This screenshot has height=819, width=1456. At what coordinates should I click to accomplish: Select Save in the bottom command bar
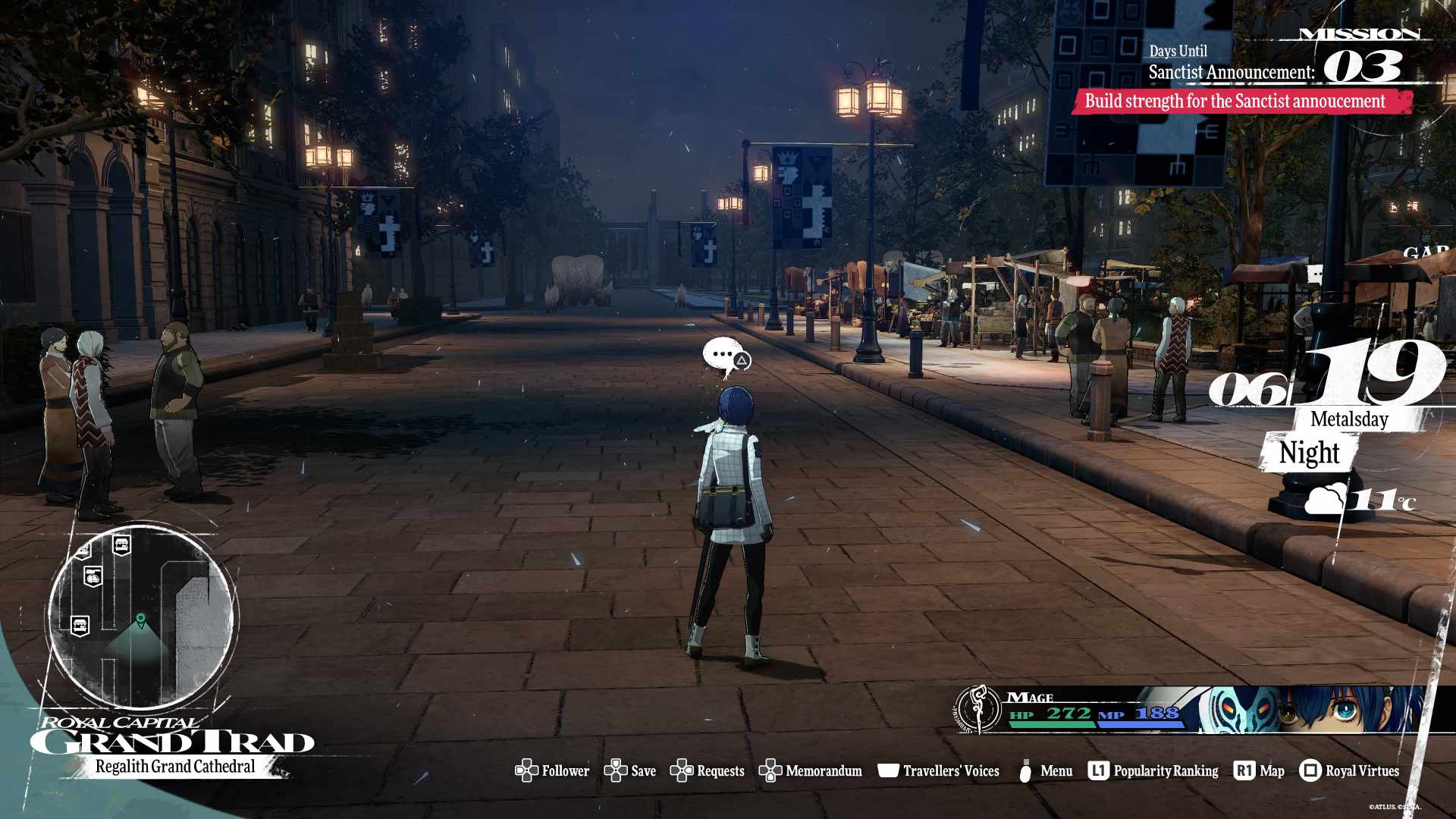pos(630,770)
